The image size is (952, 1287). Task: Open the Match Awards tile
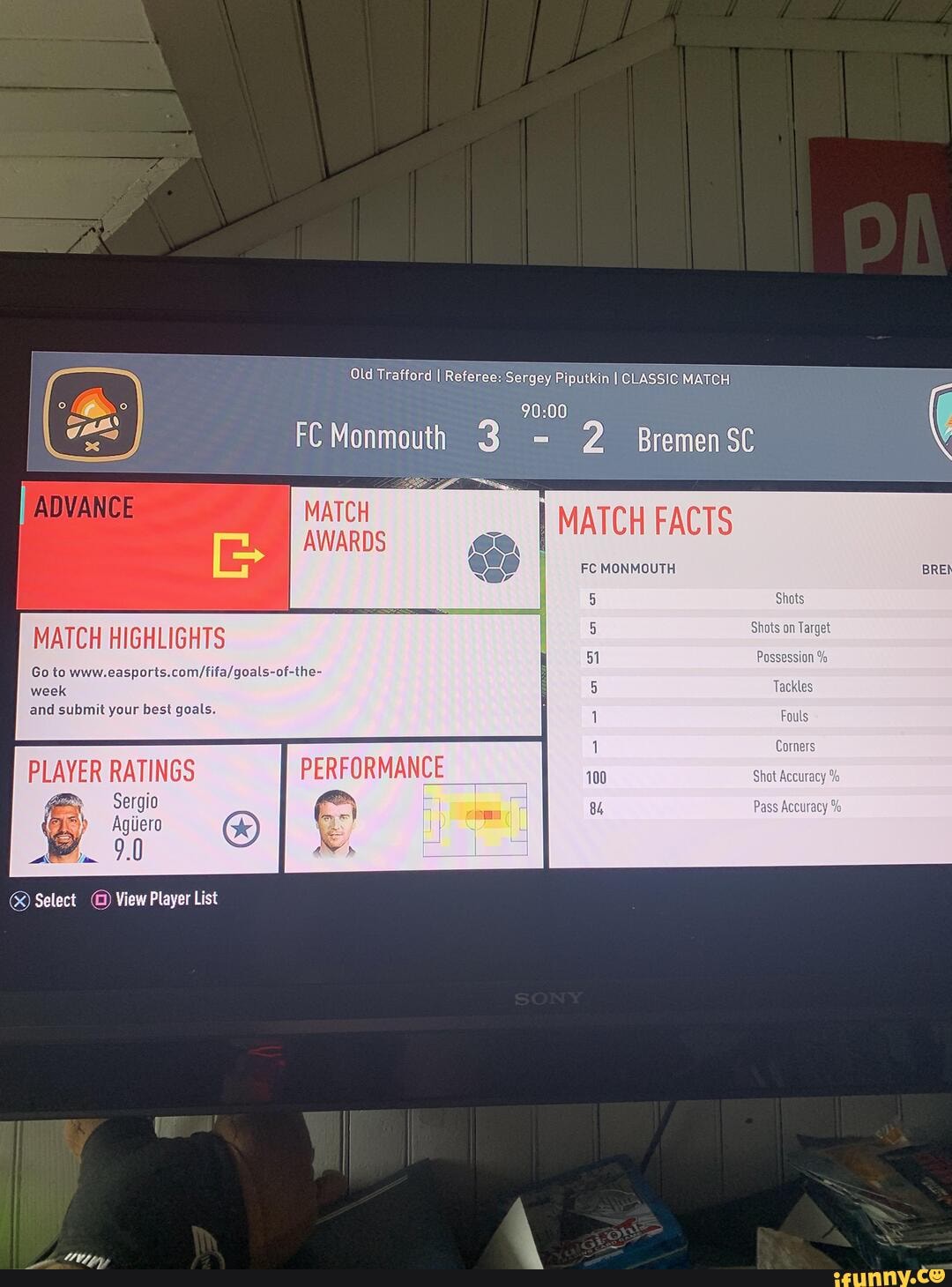[x=414, y=548]
